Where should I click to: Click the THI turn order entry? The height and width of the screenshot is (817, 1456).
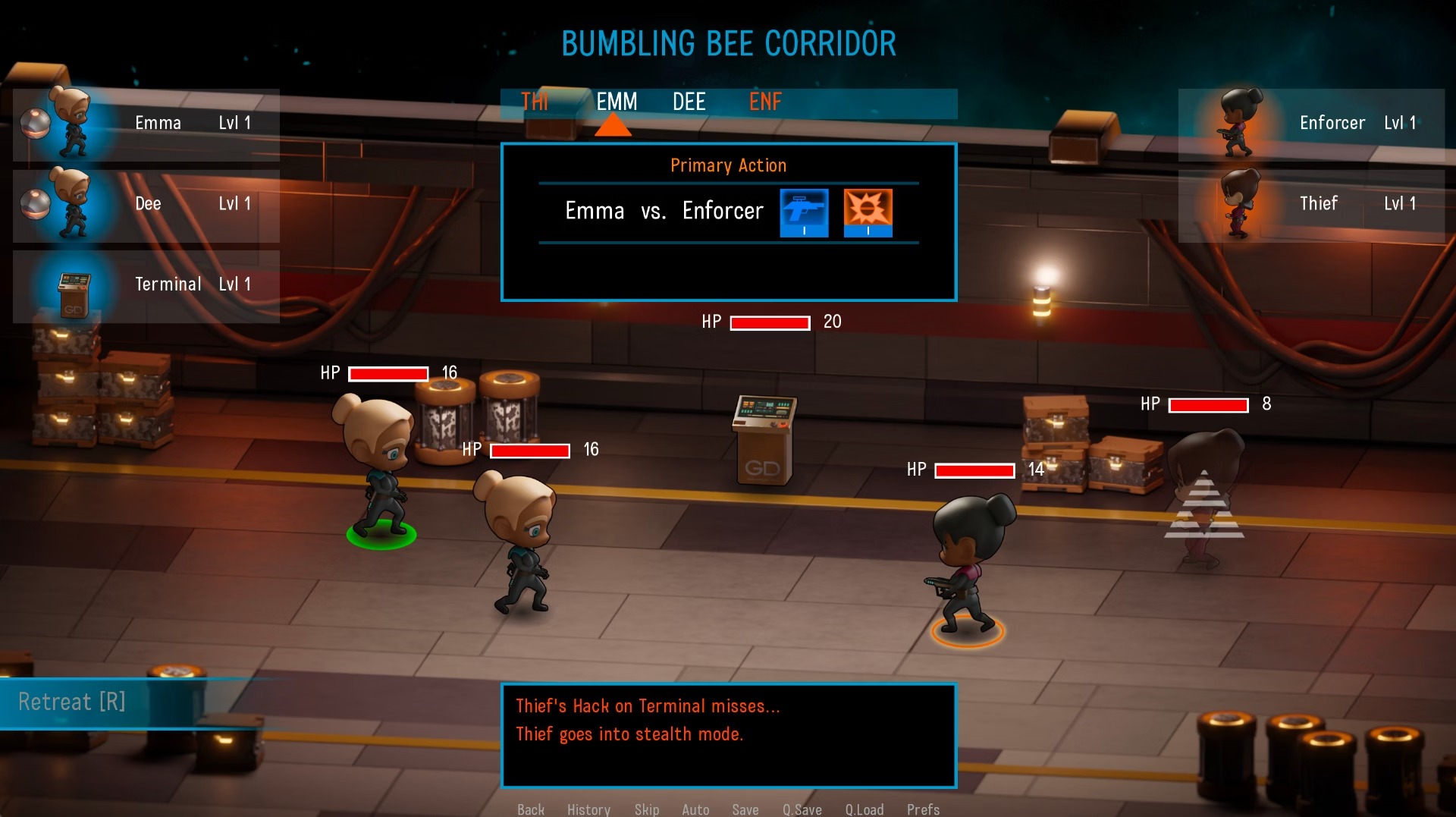(x=535, y=102)
